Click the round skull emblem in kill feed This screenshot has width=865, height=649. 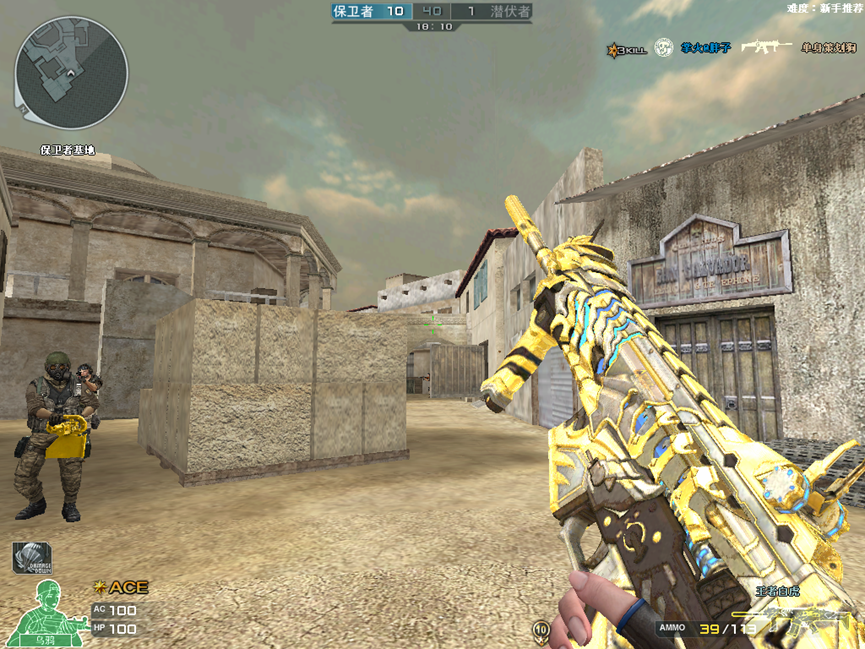coord(663,48)
